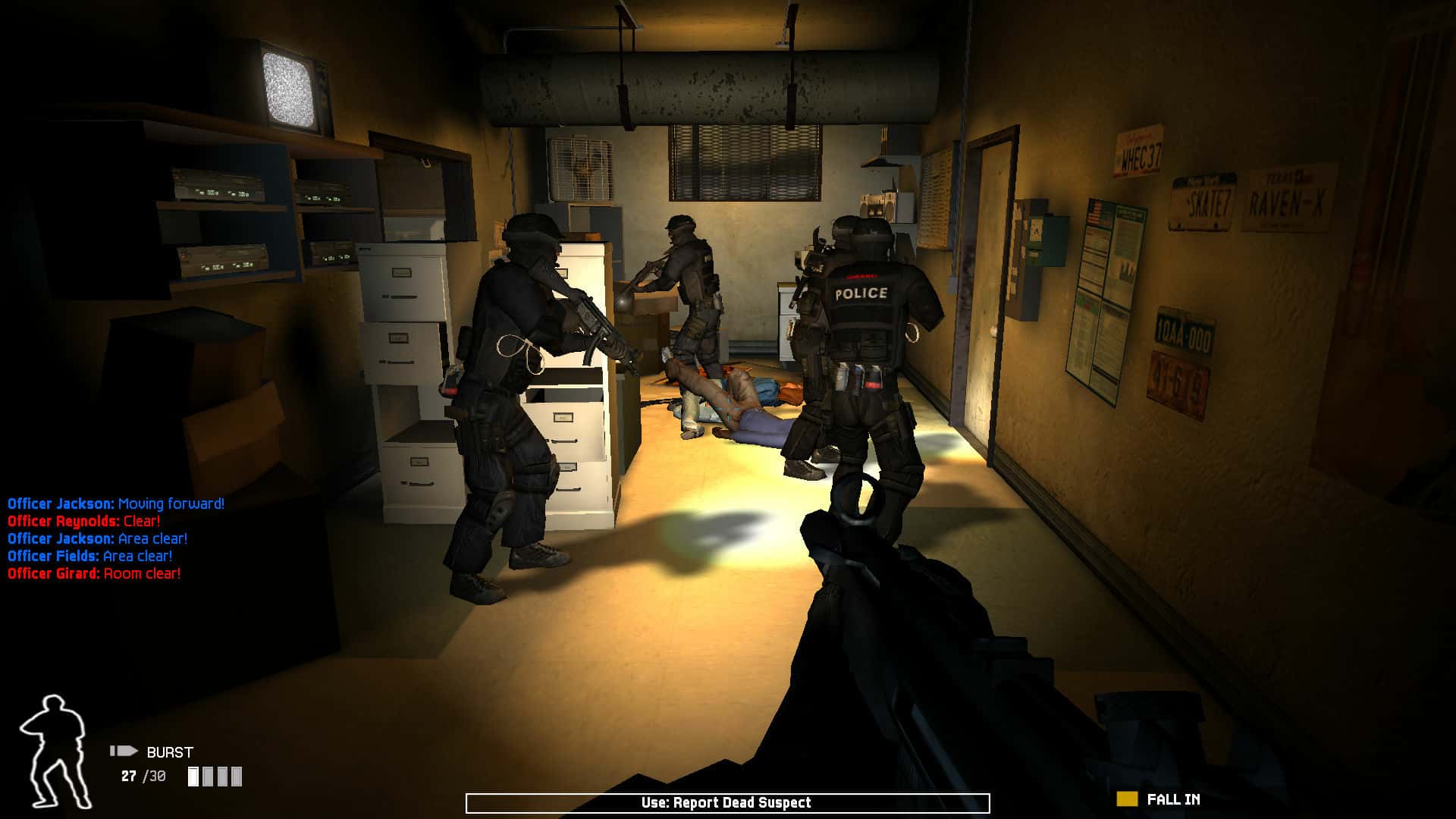Expand the officer chat message log
The width and height of the screenshot is (1456, 819).
pos(114,538)
